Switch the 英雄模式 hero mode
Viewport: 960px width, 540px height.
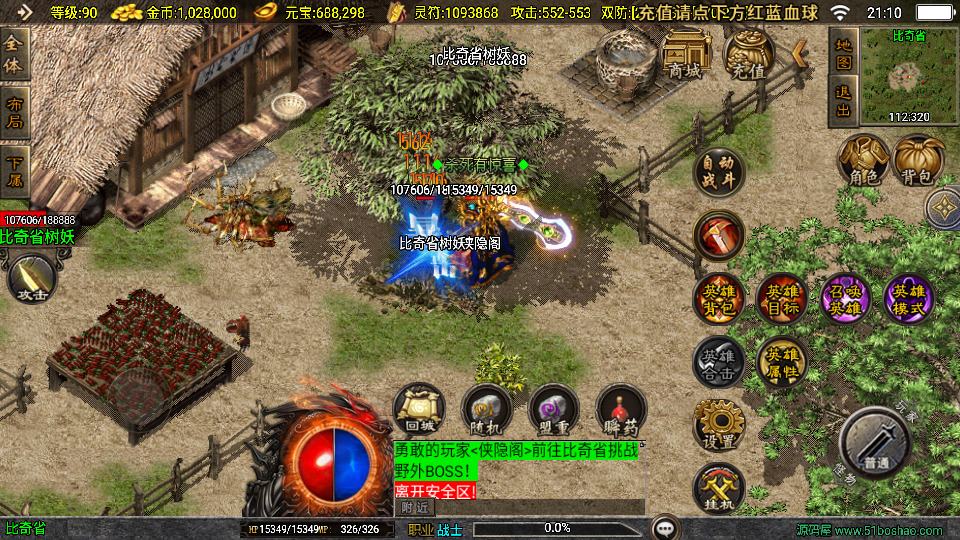click(908, 299)
